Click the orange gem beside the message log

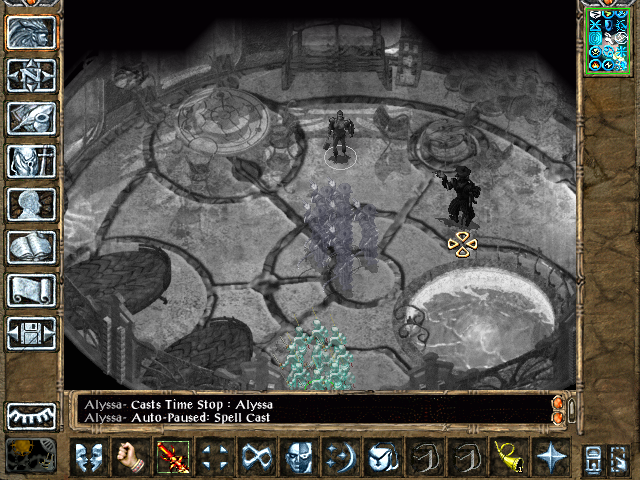(x=558, y=404)
